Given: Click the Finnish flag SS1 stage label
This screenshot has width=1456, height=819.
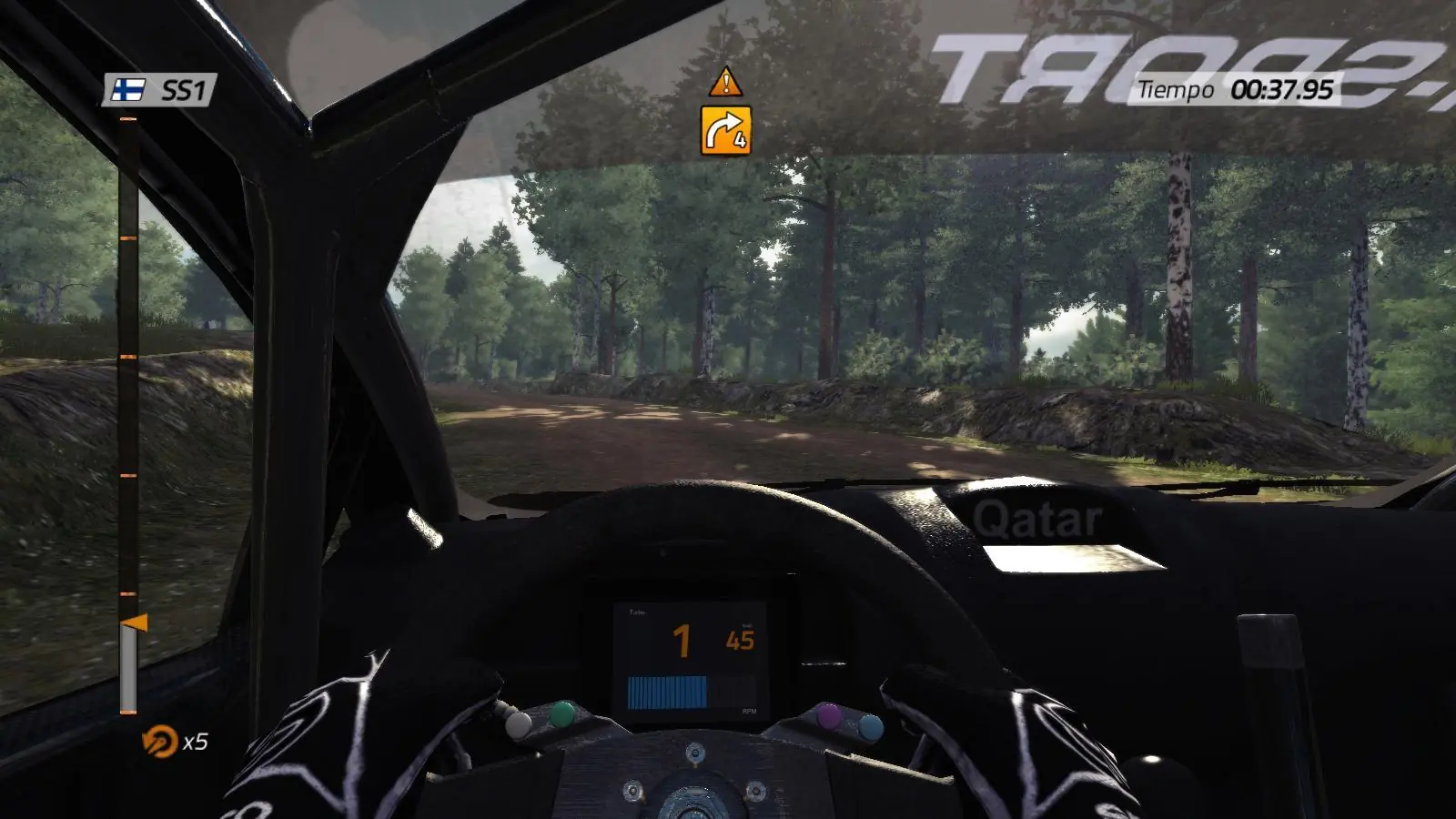Looking at the screenshot, I should point(158,90).
